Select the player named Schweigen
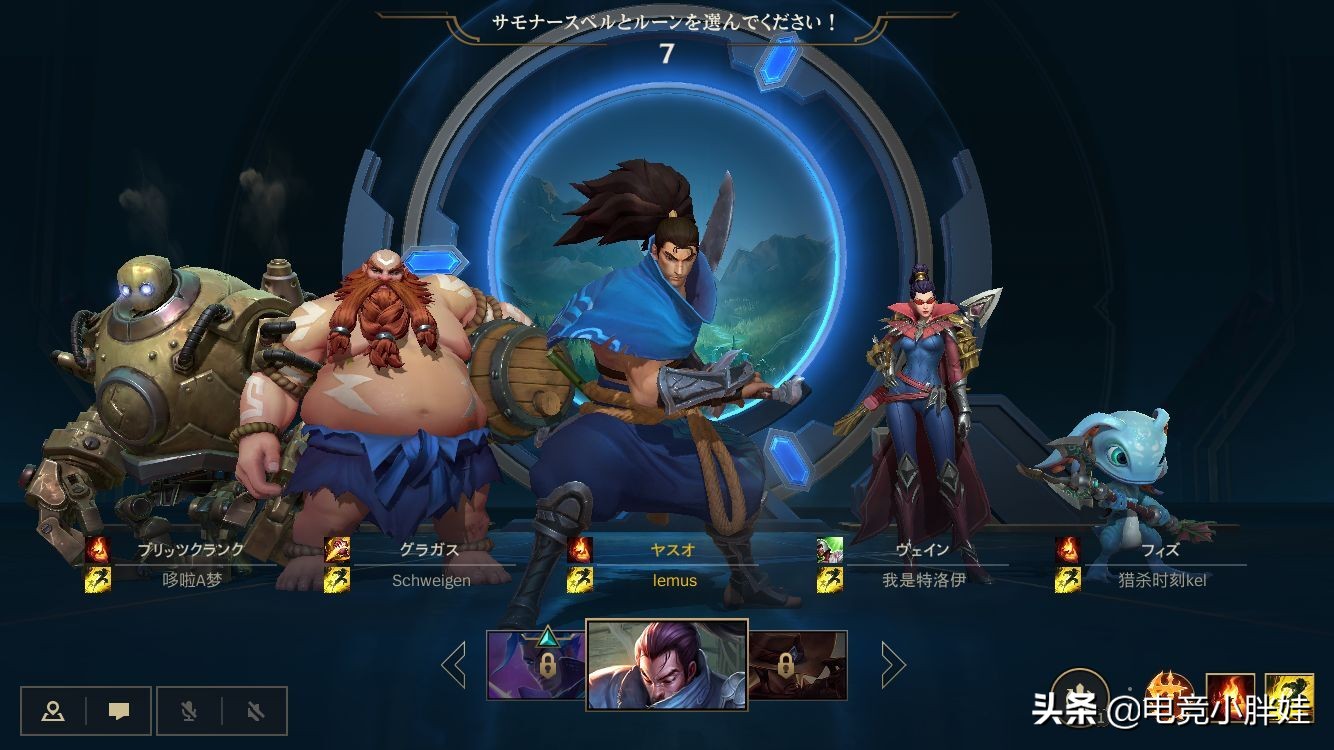Screen dimensions: 1334x750 pyautogui.click(x=430, y=580)
